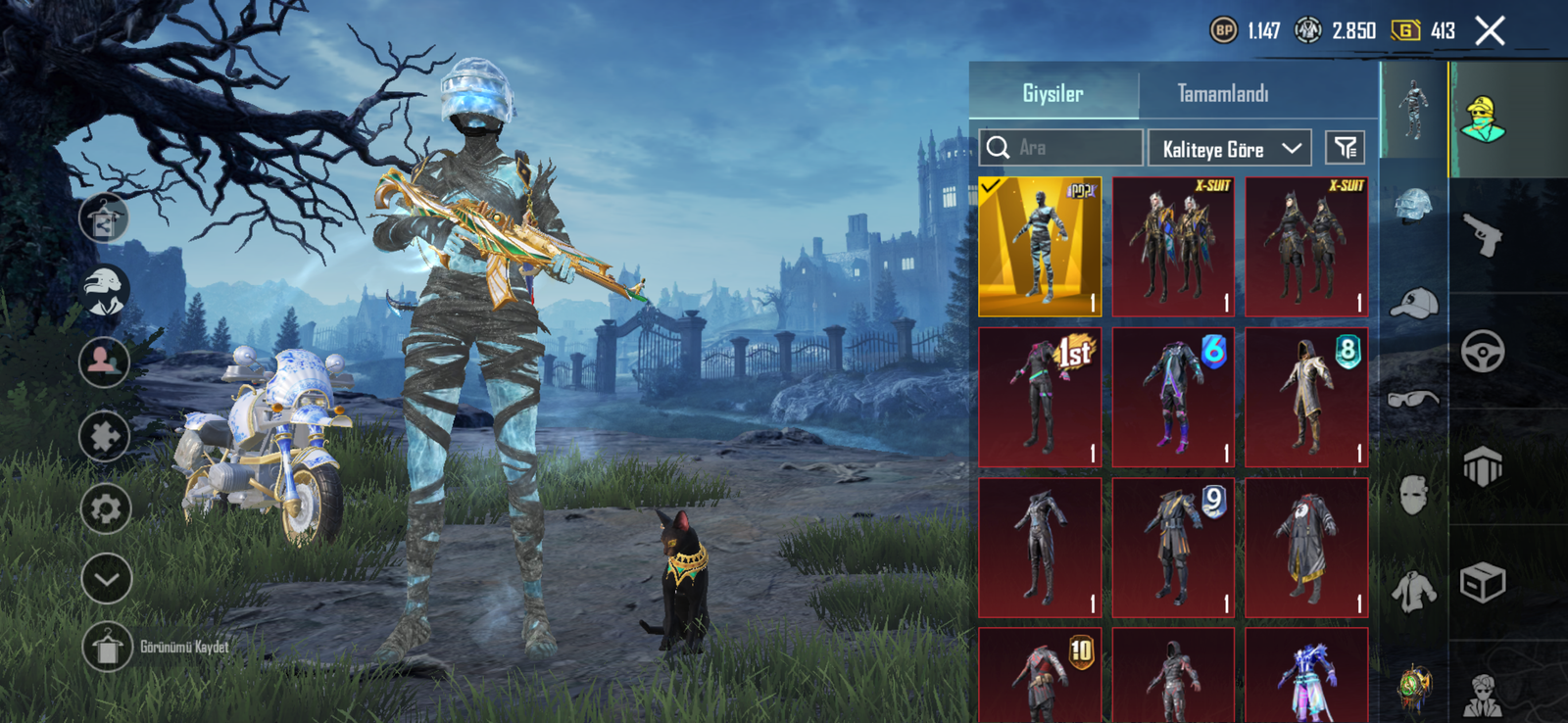
Task: Open the pistol weapon skins section
Action: point(1482,235)
